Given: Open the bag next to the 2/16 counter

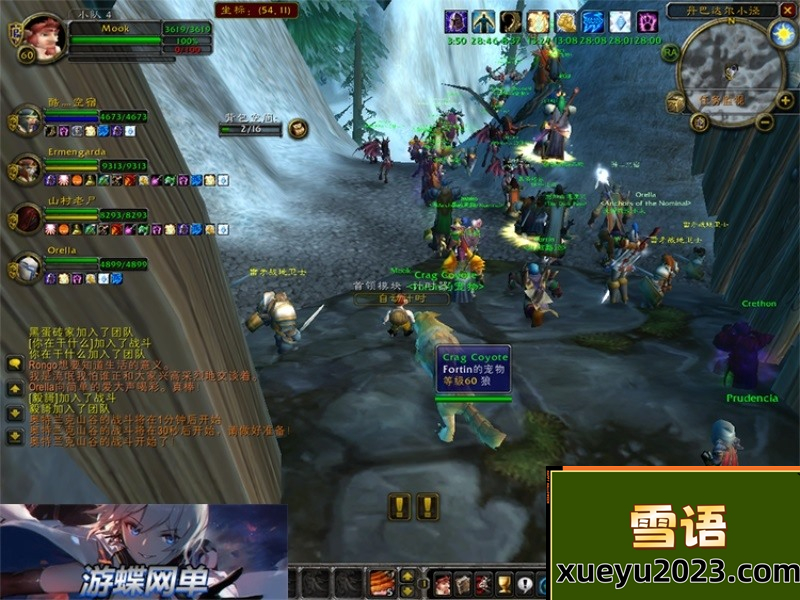Looking at the screenshot, I should pos(298,128).
